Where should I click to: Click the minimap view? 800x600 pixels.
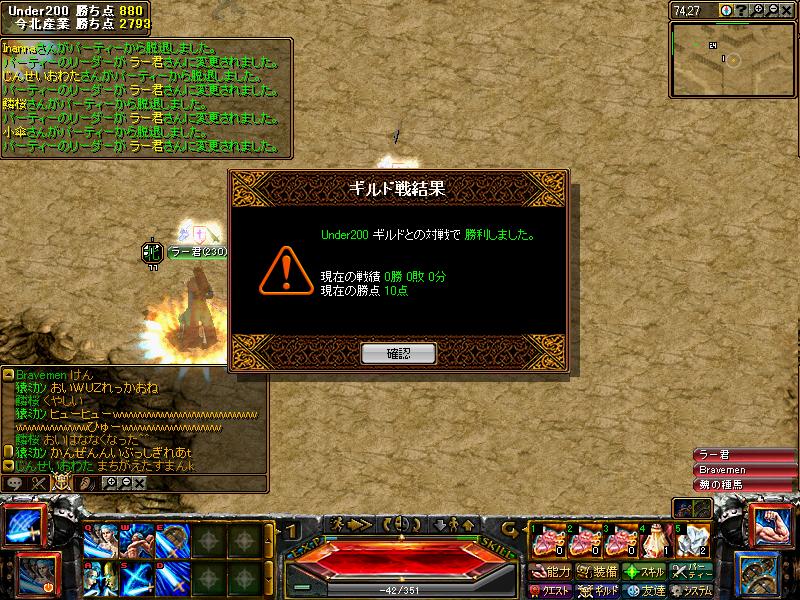pos(733,58)
